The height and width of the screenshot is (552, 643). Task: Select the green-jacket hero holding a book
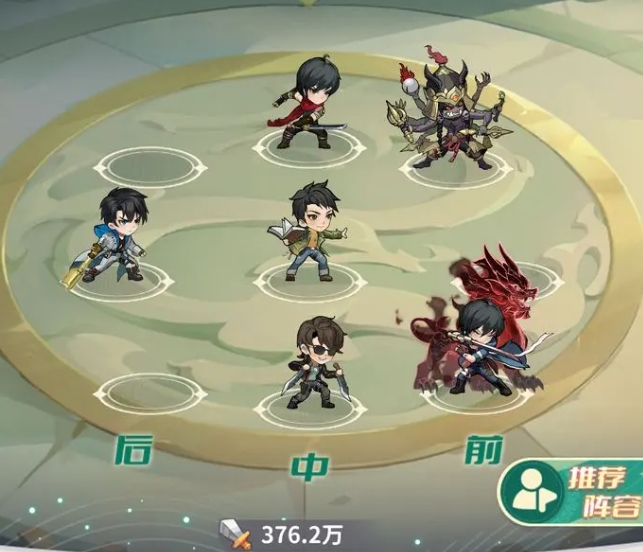[309, 231]
